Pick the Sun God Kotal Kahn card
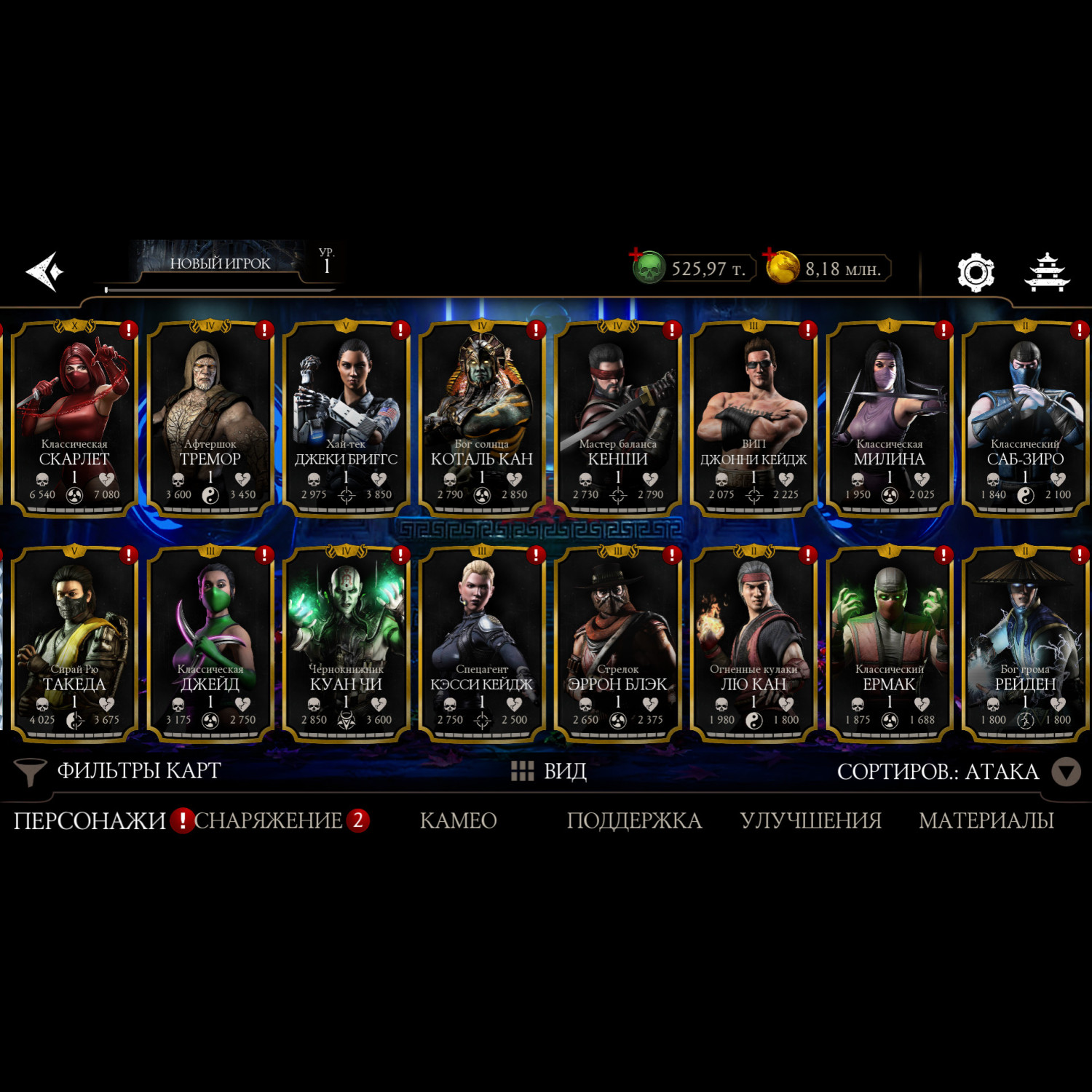The height and width of the screenshot is (1092, 1092). pos(482,417)
